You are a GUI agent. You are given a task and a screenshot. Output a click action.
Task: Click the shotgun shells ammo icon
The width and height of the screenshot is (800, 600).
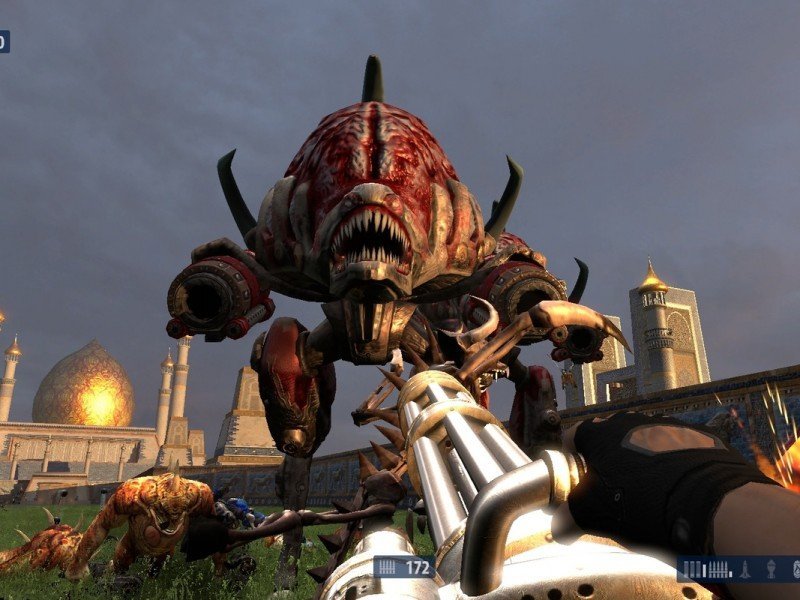(692, 569)
